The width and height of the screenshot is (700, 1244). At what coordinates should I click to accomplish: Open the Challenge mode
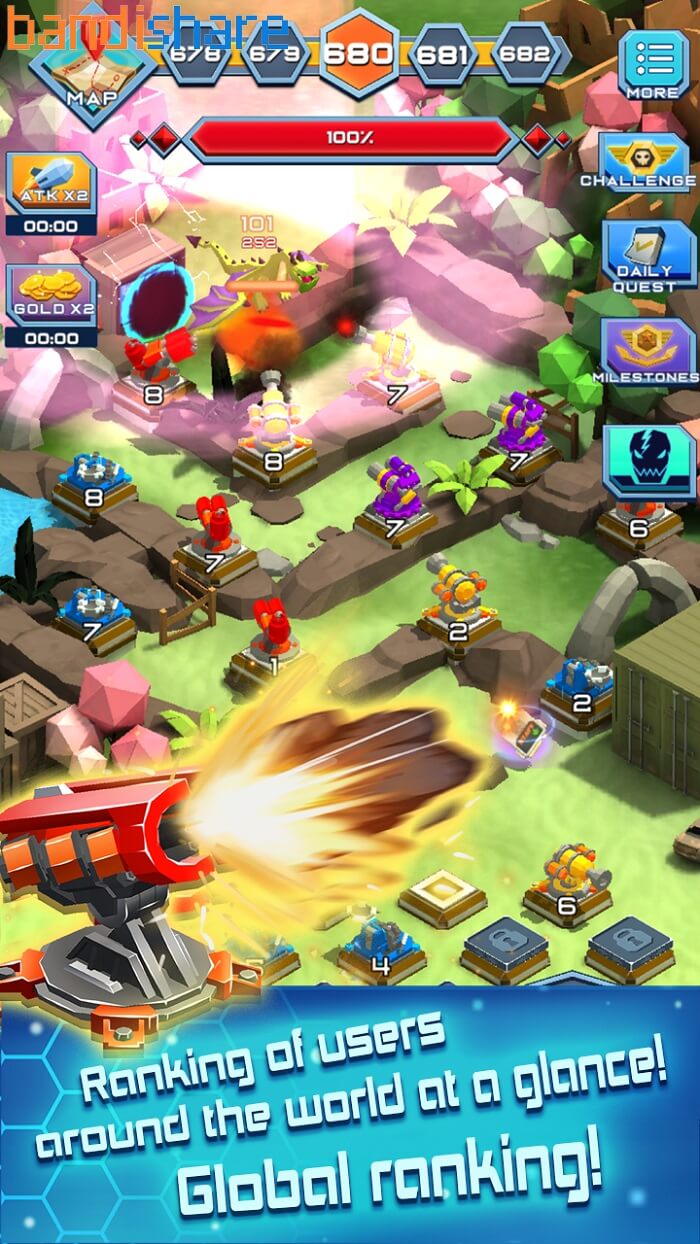point(644,162)
